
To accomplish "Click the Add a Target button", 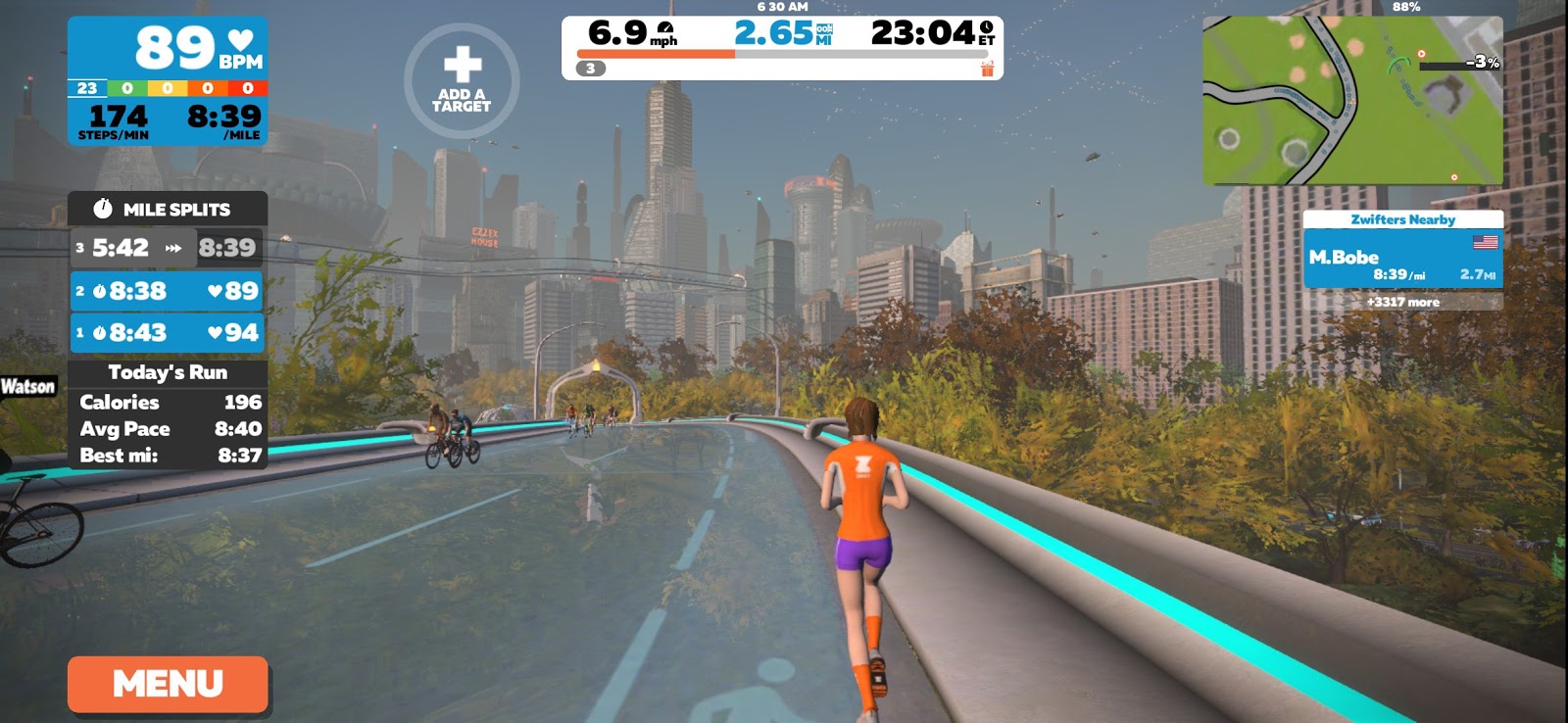I will pos(462,80).
